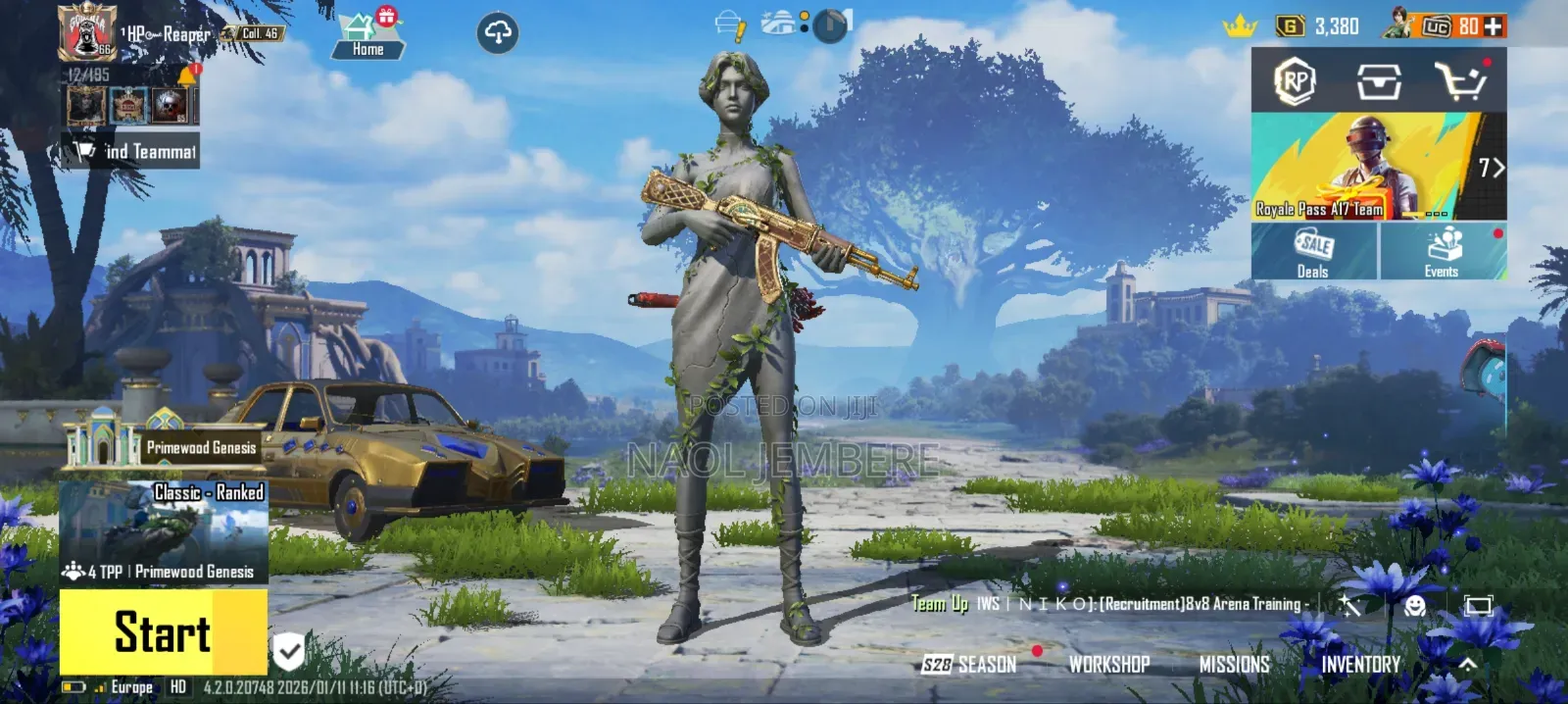
Task: Add UC with the plus button
Action: click(1494, 26)
